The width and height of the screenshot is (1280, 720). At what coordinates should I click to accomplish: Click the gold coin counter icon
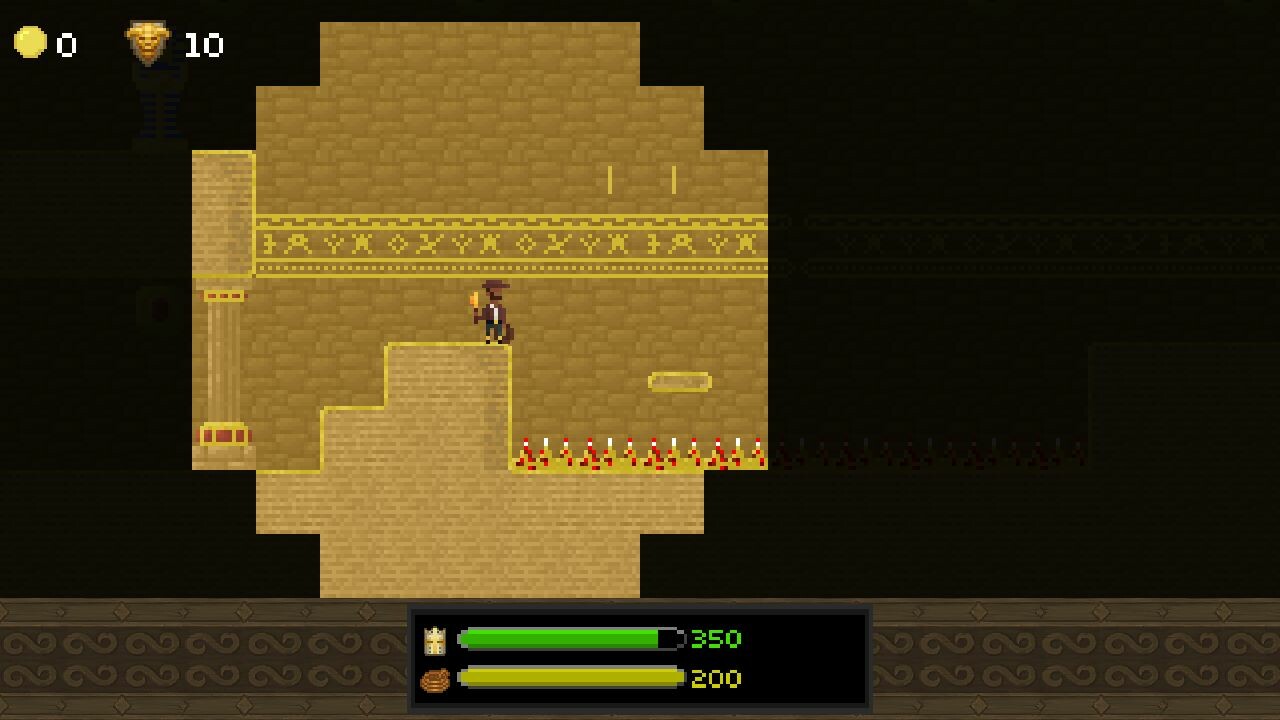click(30, 44)
